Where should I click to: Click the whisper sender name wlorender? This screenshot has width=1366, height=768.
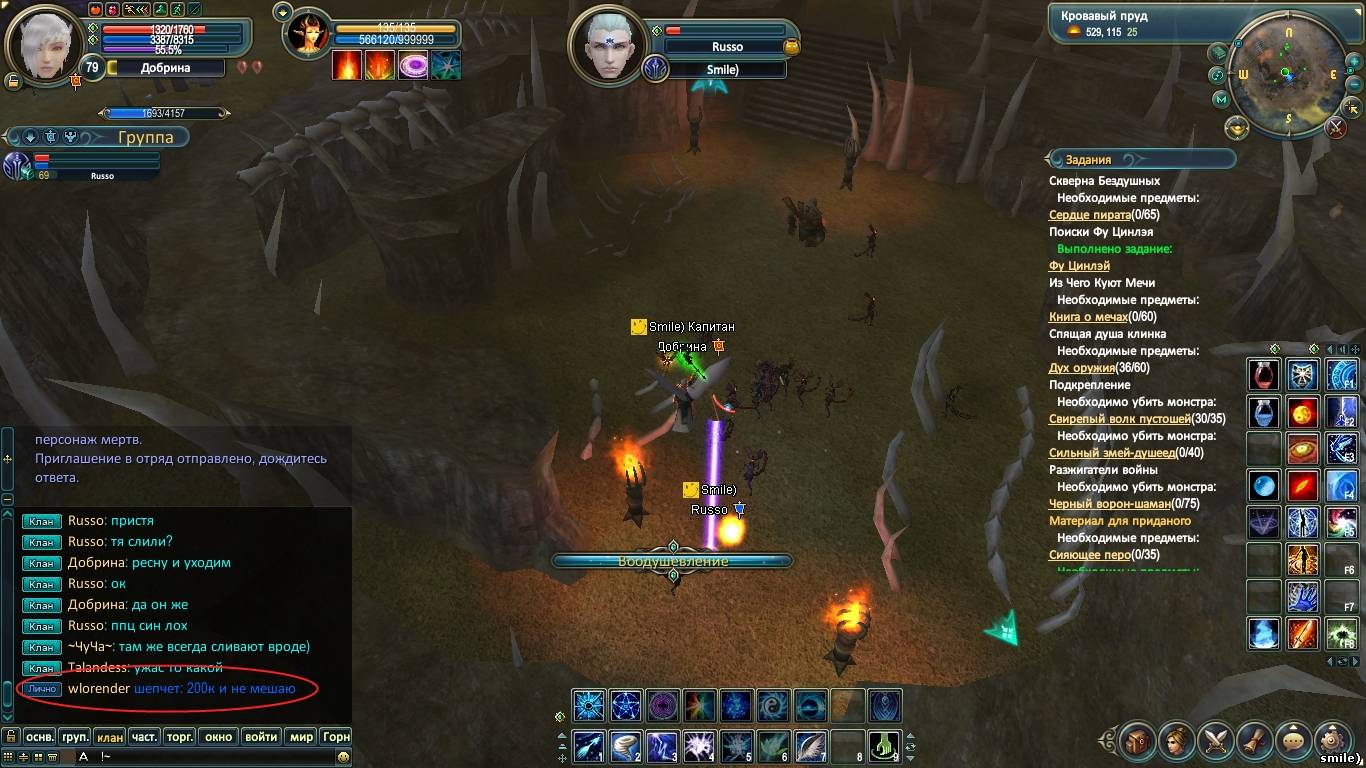point(98,689)
